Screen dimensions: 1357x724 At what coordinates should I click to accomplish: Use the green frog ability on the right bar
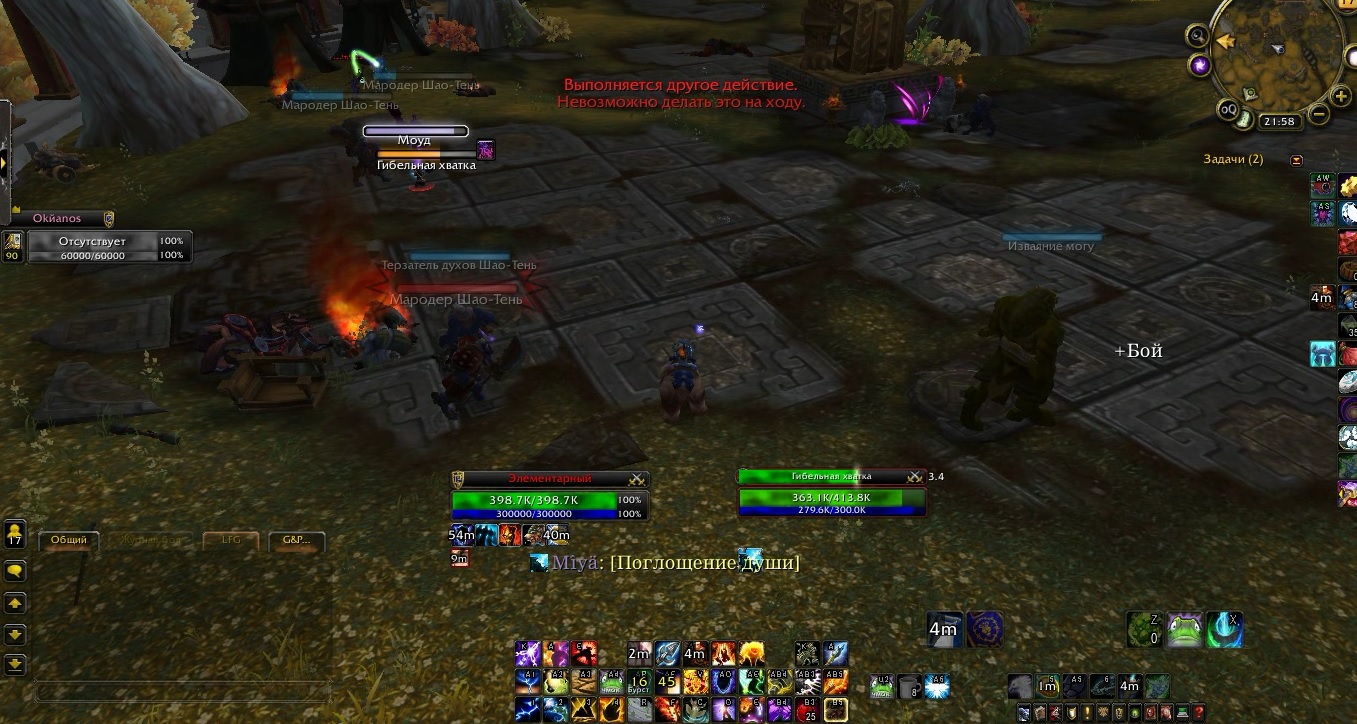[x=1185, y=629]
